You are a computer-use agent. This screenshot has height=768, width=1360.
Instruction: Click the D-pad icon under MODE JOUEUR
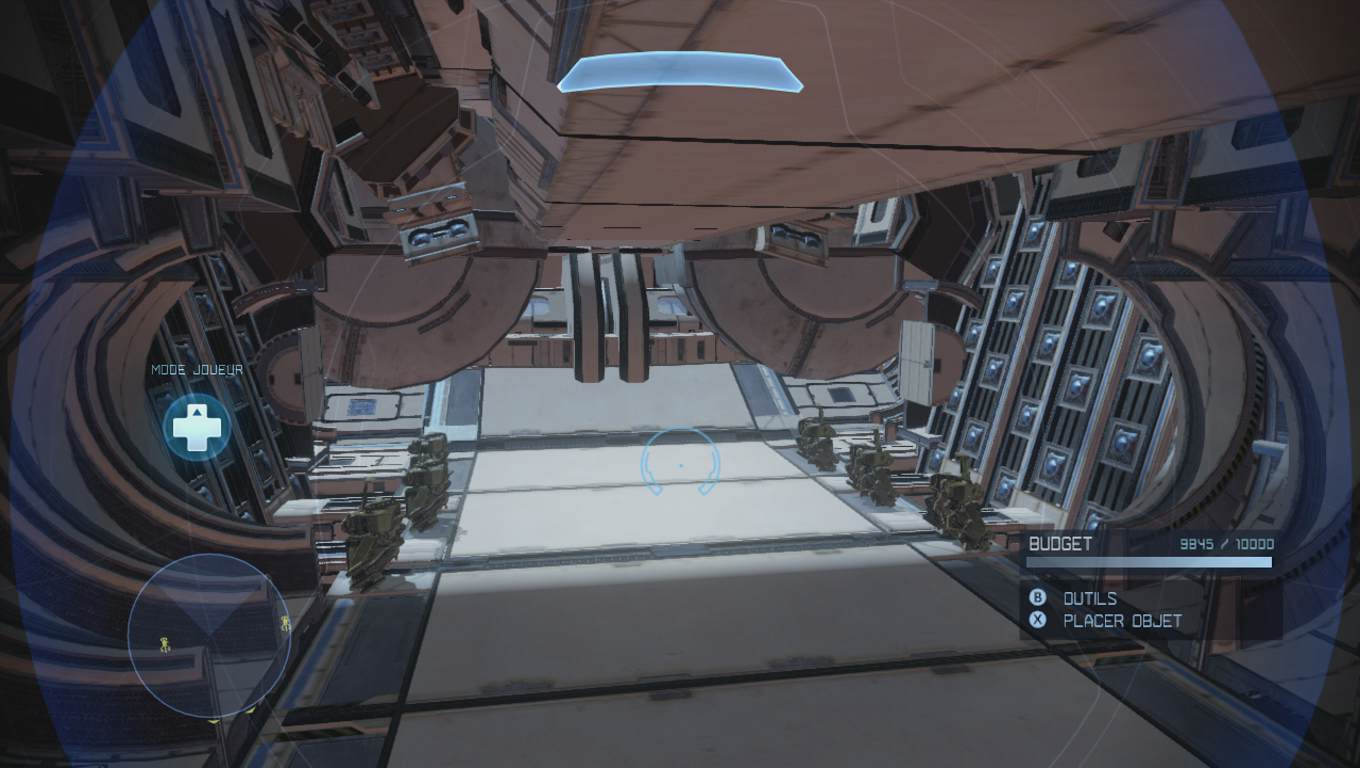coord(199,424)
